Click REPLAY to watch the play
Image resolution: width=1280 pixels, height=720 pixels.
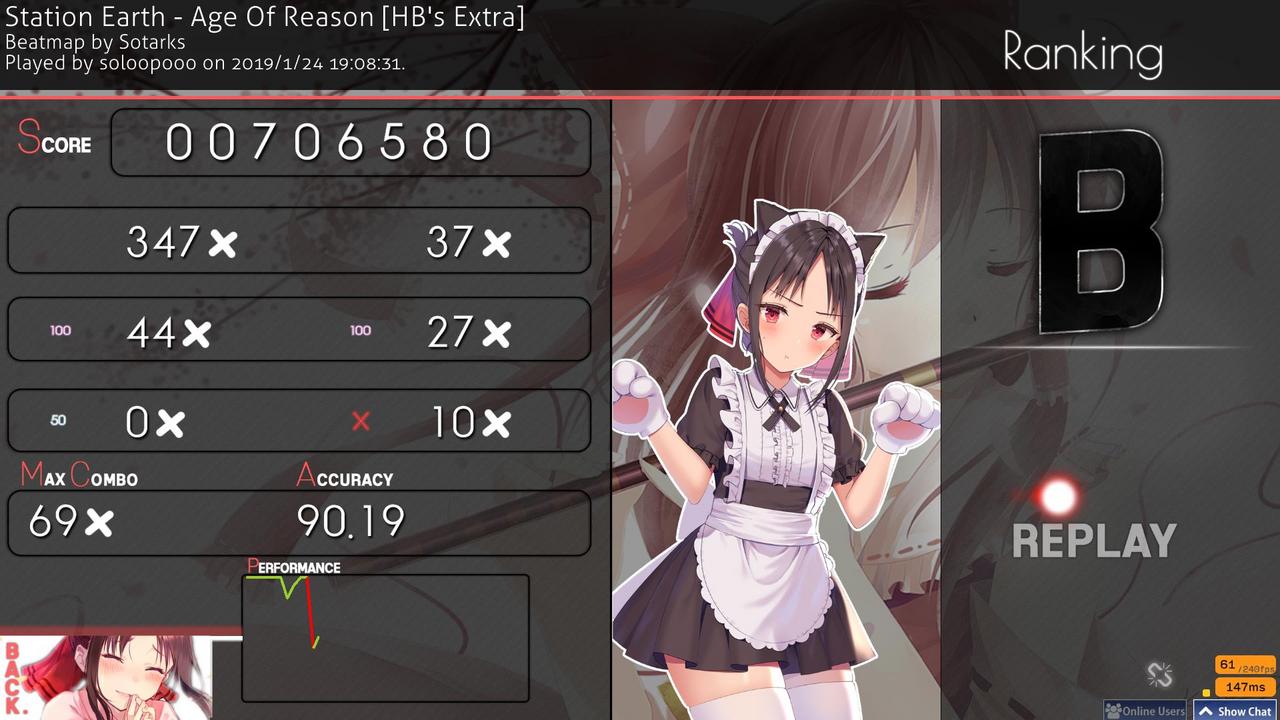pyautogui.click(x=1094, y=540)
